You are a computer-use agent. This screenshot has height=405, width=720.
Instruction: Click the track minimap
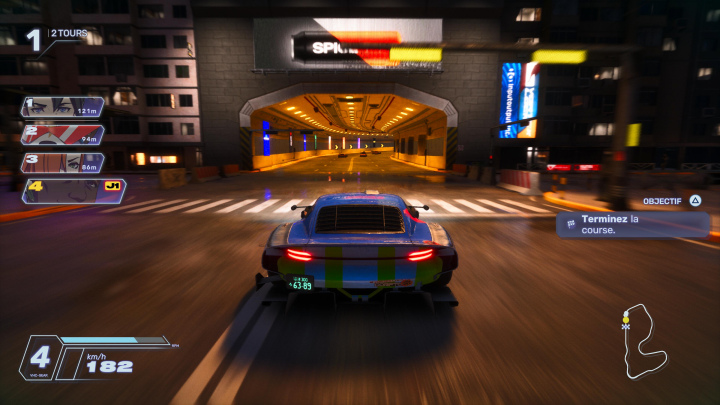click(643, 342)
